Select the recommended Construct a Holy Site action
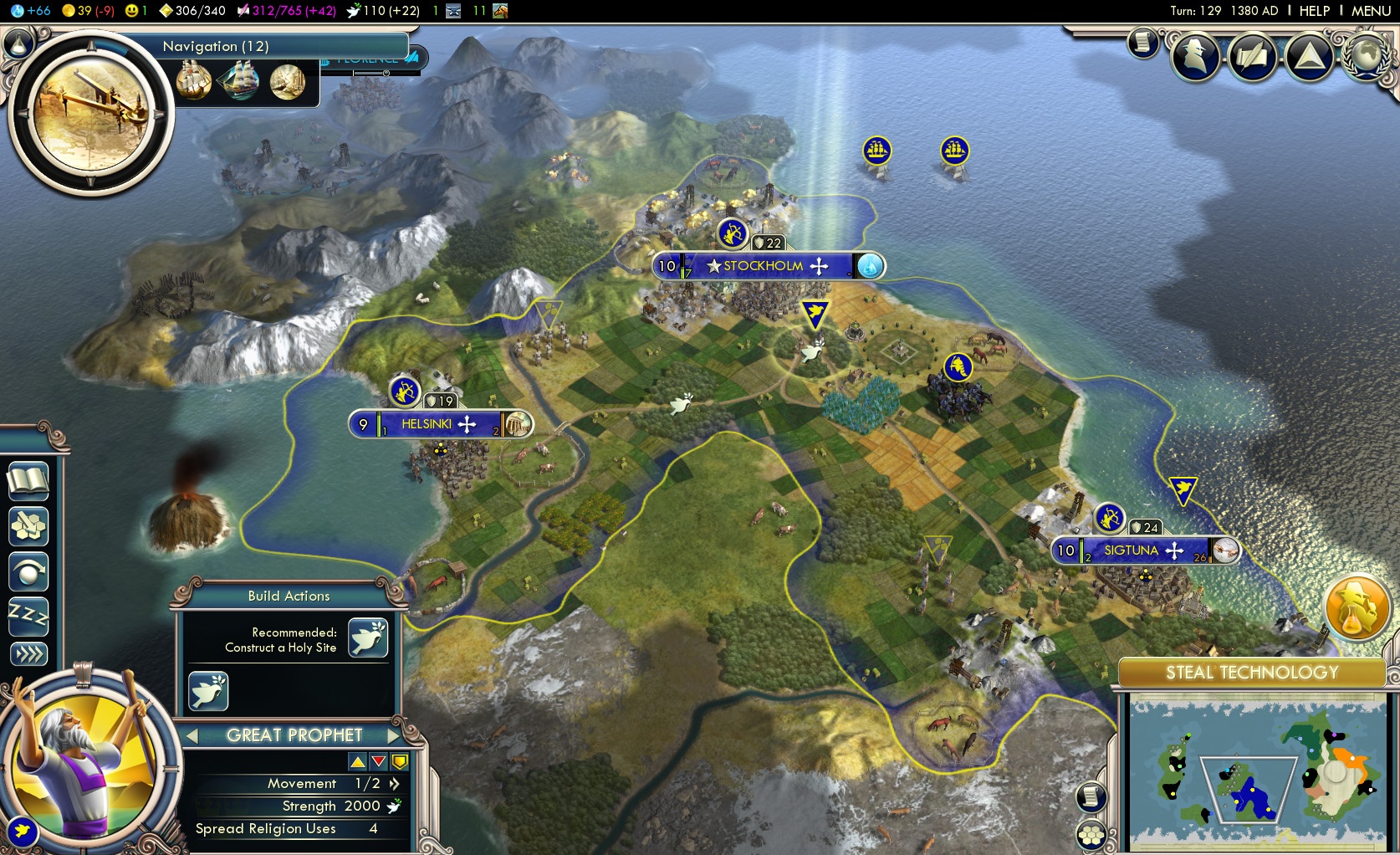Image resolution: width=1400 pixels, height=855 pixels. pyautogui.click(x=368, y=639)
